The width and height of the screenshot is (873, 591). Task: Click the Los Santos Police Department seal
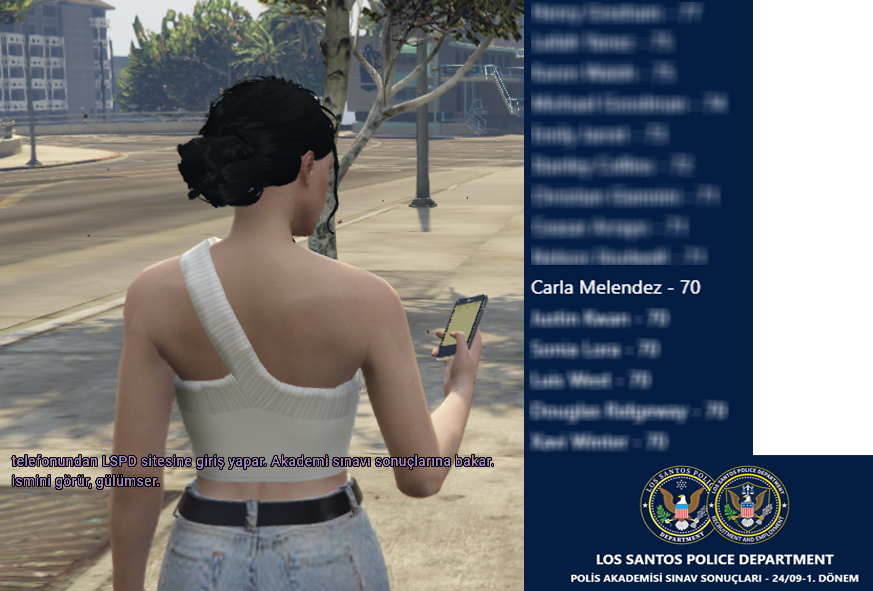coord(677,505)
